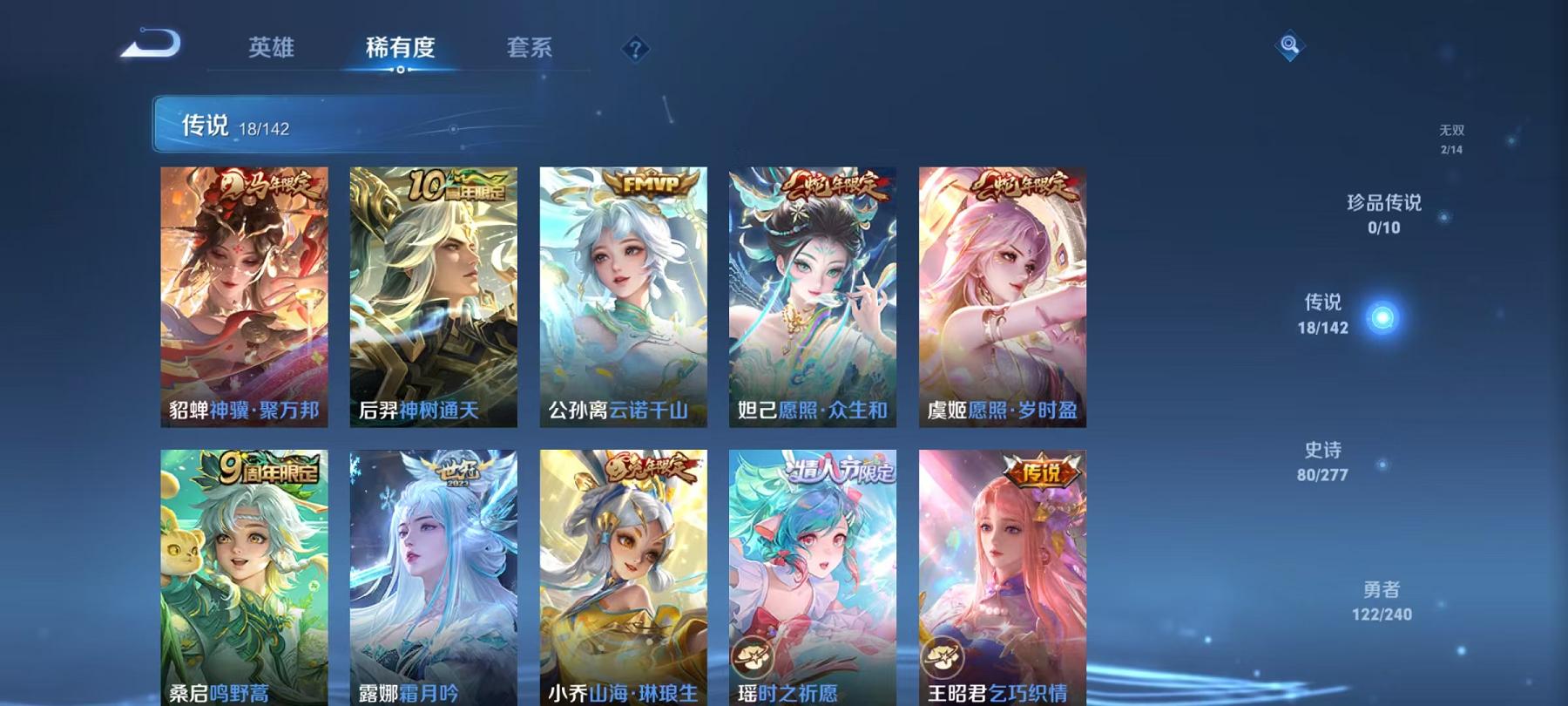Click the help question mark icon

click(x=637, y=48)
